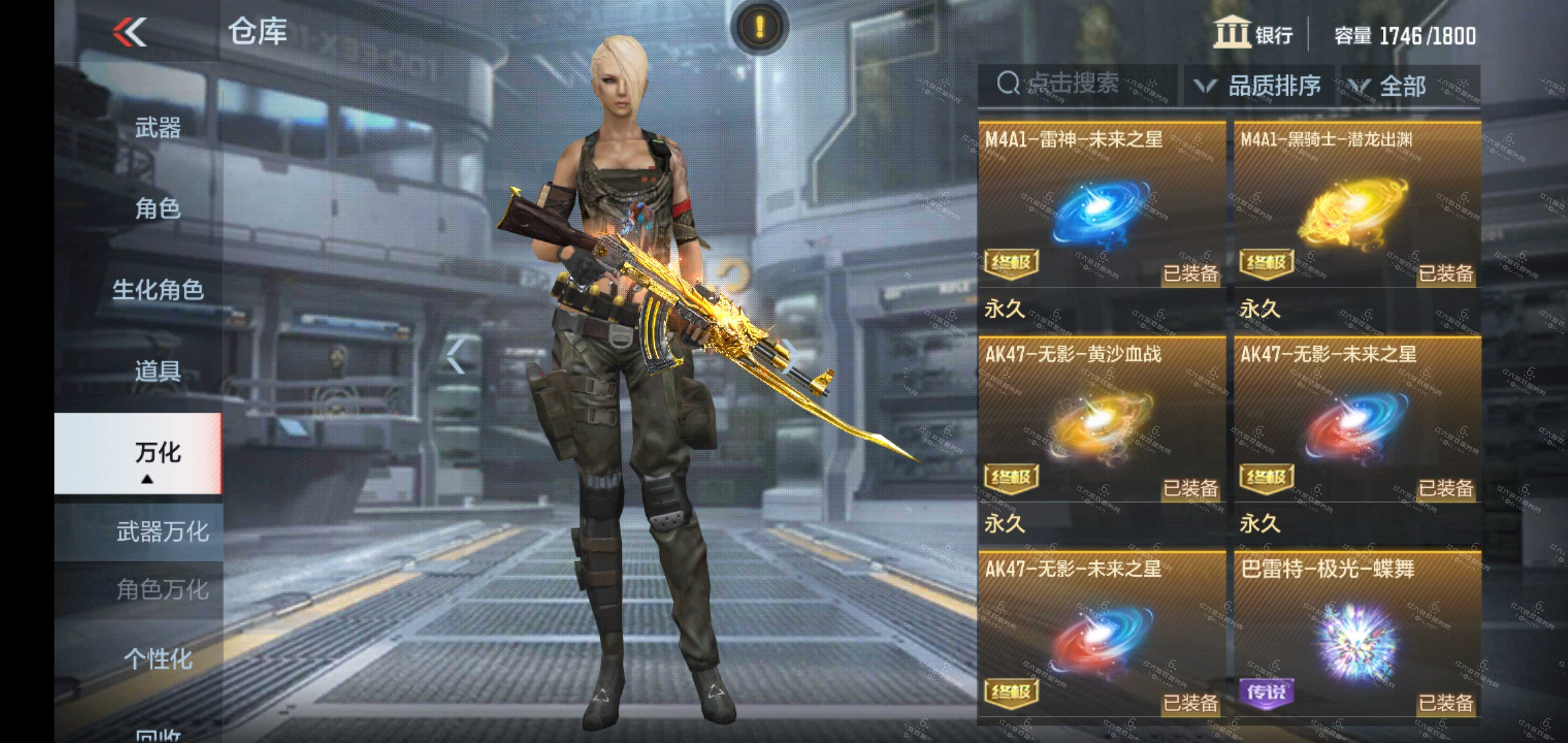This screenshot has height=743, width=1568.
Task: Open the 银行 bank
Action: click(1253, 33)
